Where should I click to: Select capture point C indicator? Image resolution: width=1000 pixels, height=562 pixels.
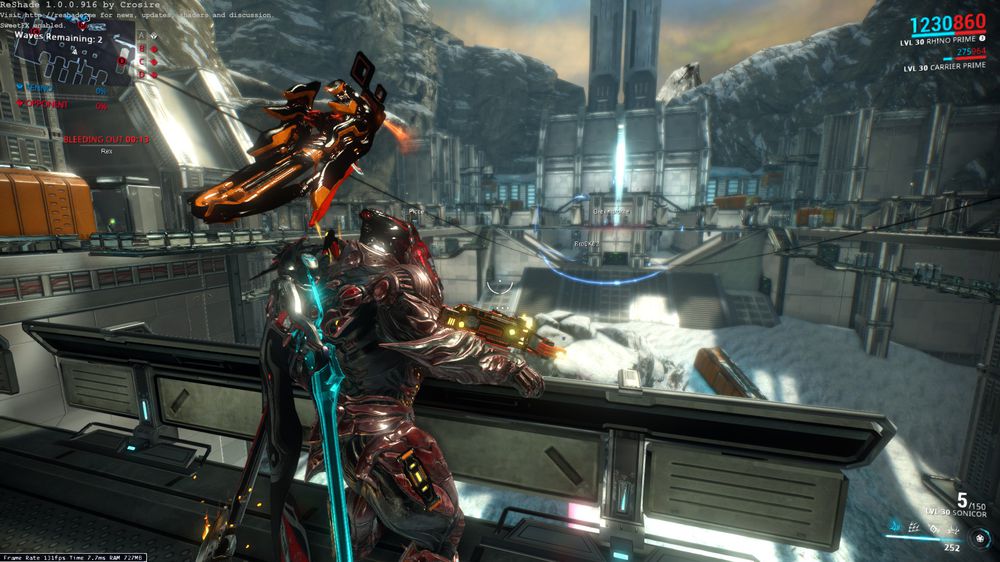[142, 61]
